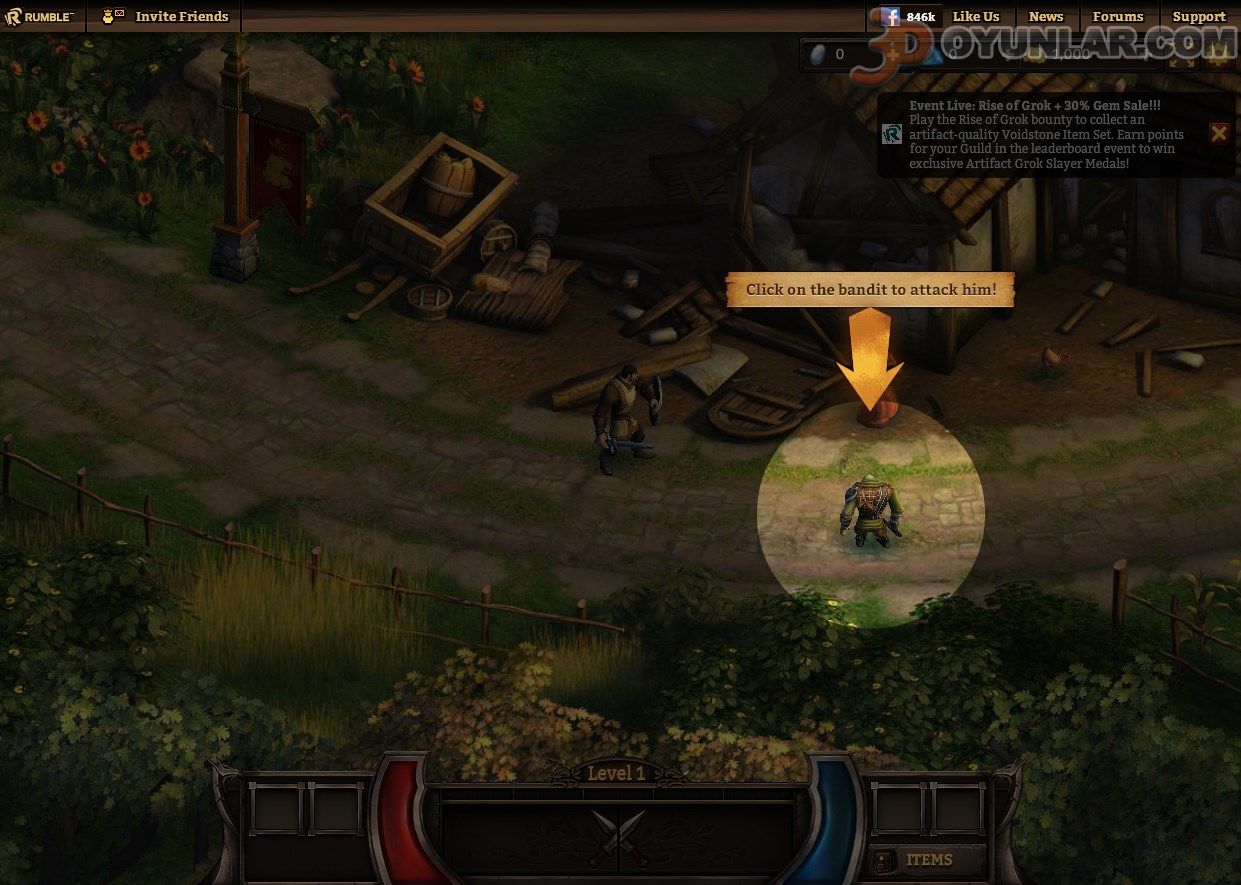Image resolution: width=1241 pixels, height=885 pixels.
Task: Click the crossed daggers emblem
Action: point(618,838)
